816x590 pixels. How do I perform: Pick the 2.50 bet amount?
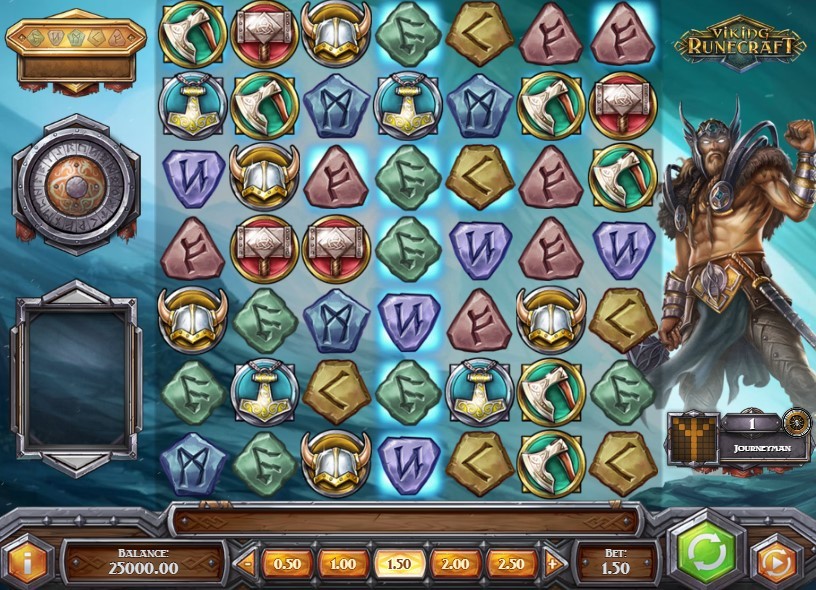[510, 563]
